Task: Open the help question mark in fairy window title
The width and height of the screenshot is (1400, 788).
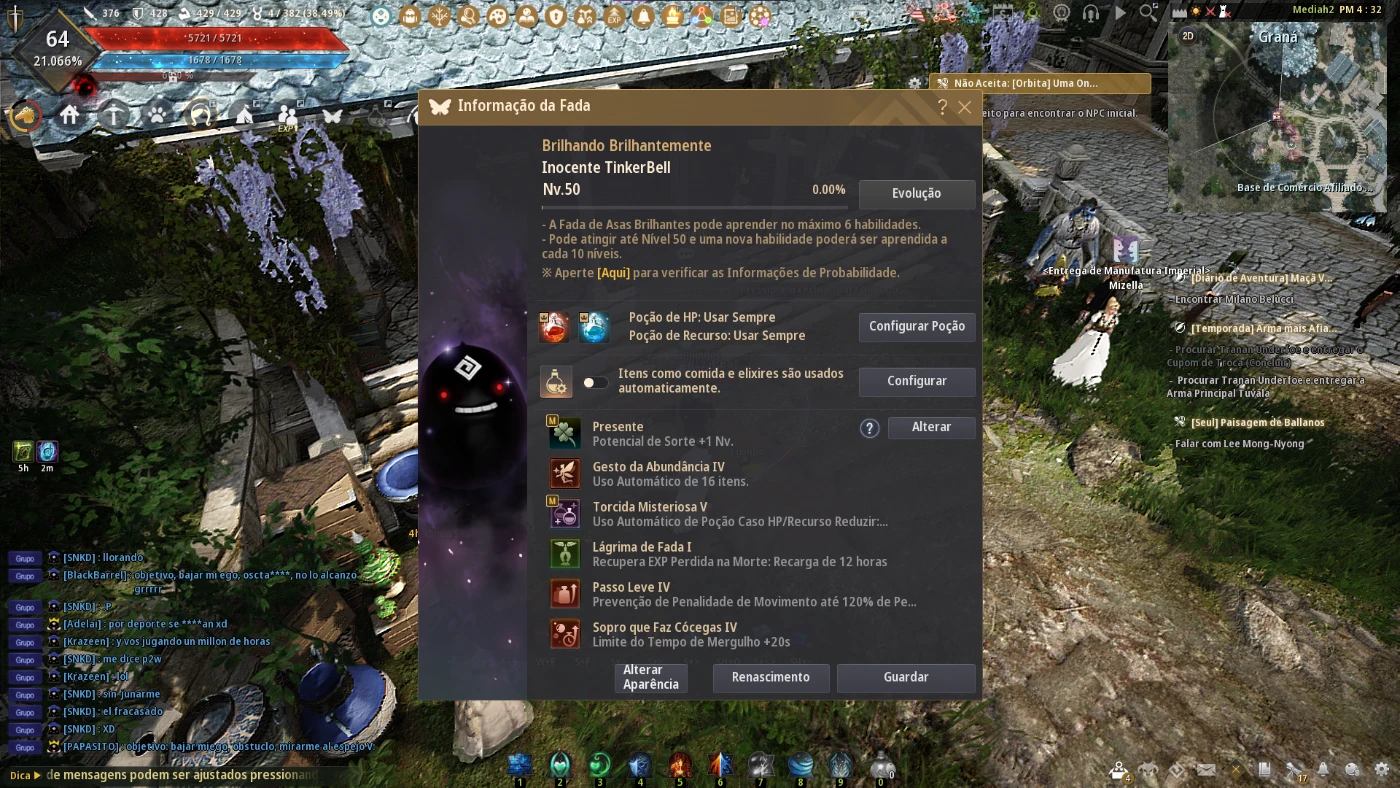Action: coord(942,107)
